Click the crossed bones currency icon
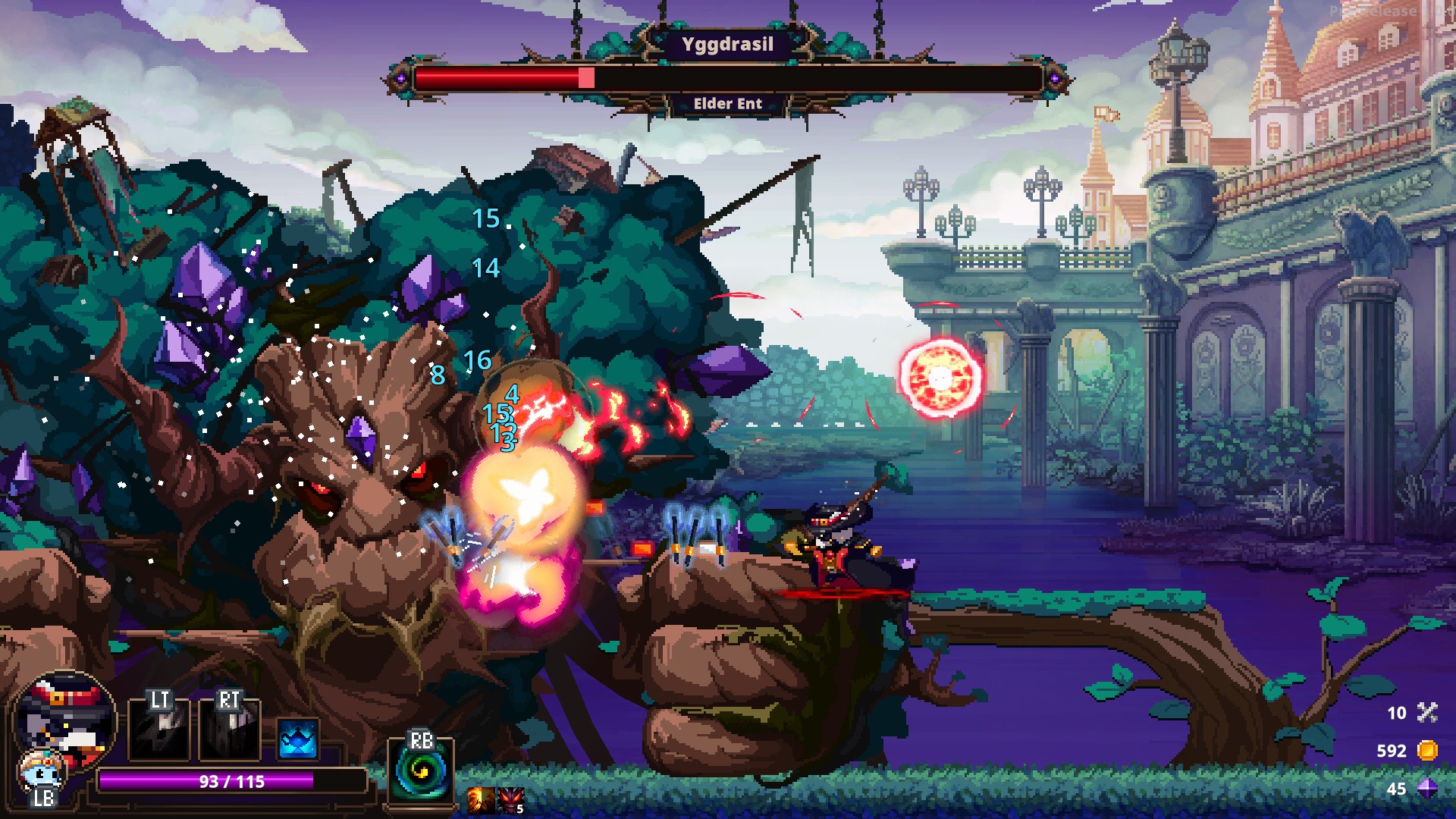The height and width of the screenshot is (819, 1456). [x=1427, y=712]
